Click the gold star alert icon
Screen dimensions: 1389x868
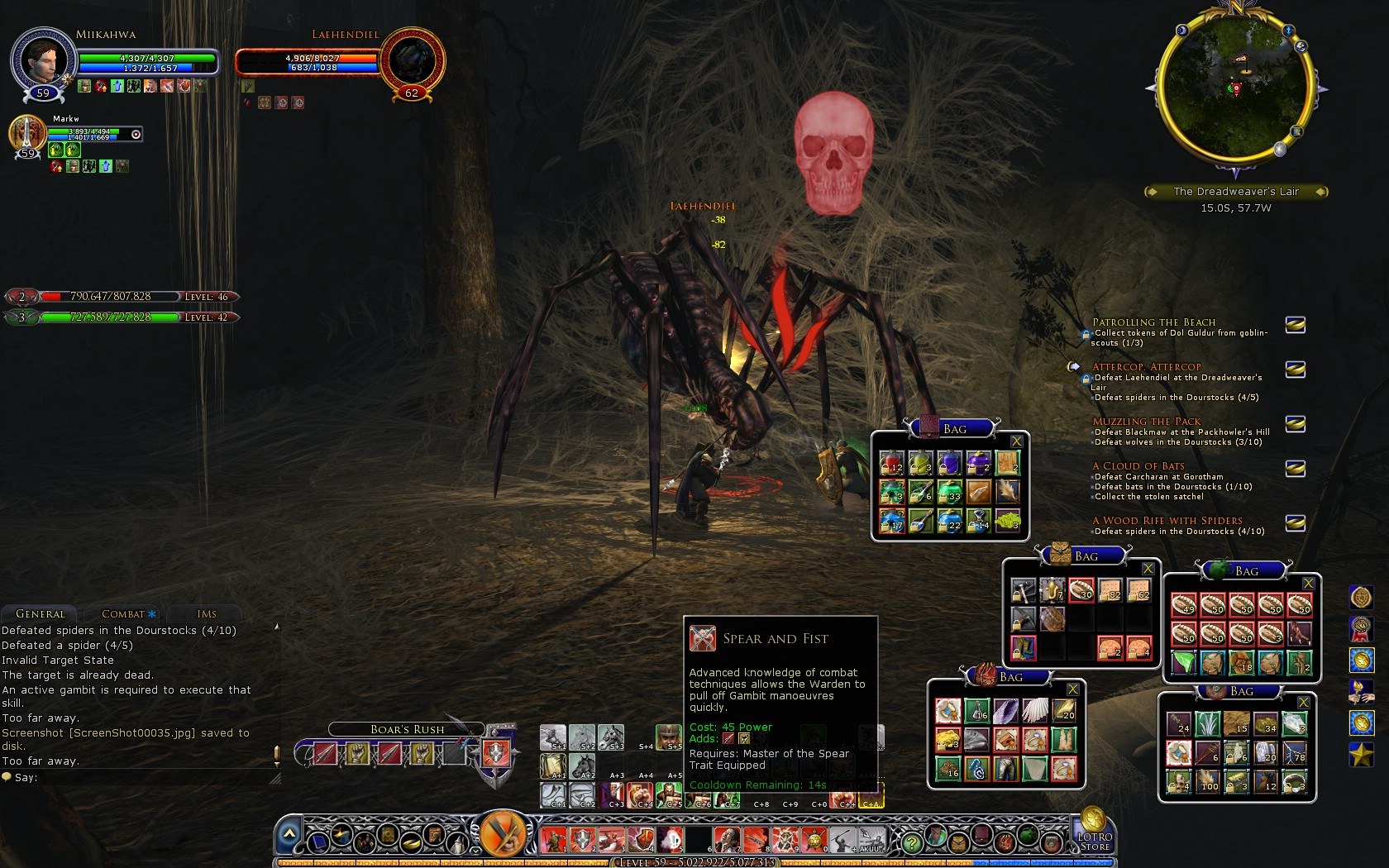(1361, 753)
